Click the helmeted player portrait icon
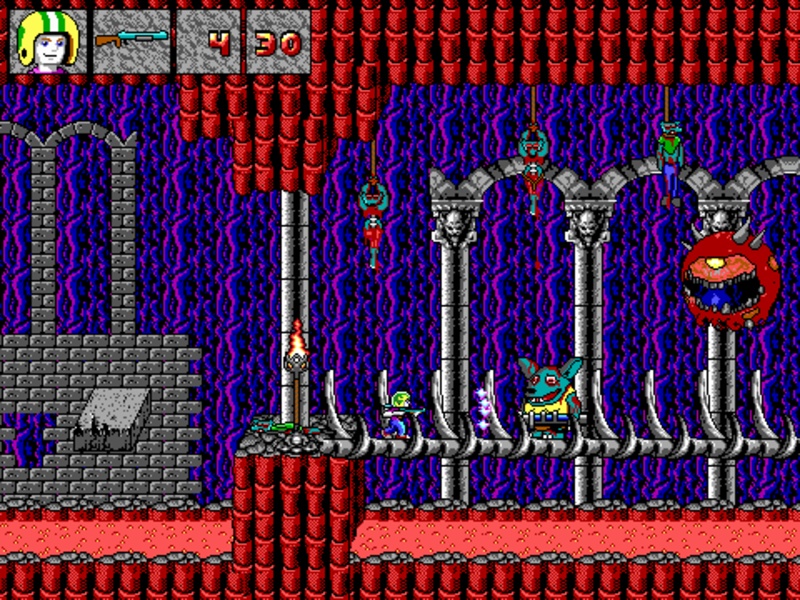Image resolution: width=800 pixels, height=600 pixels. click(47, 41)
